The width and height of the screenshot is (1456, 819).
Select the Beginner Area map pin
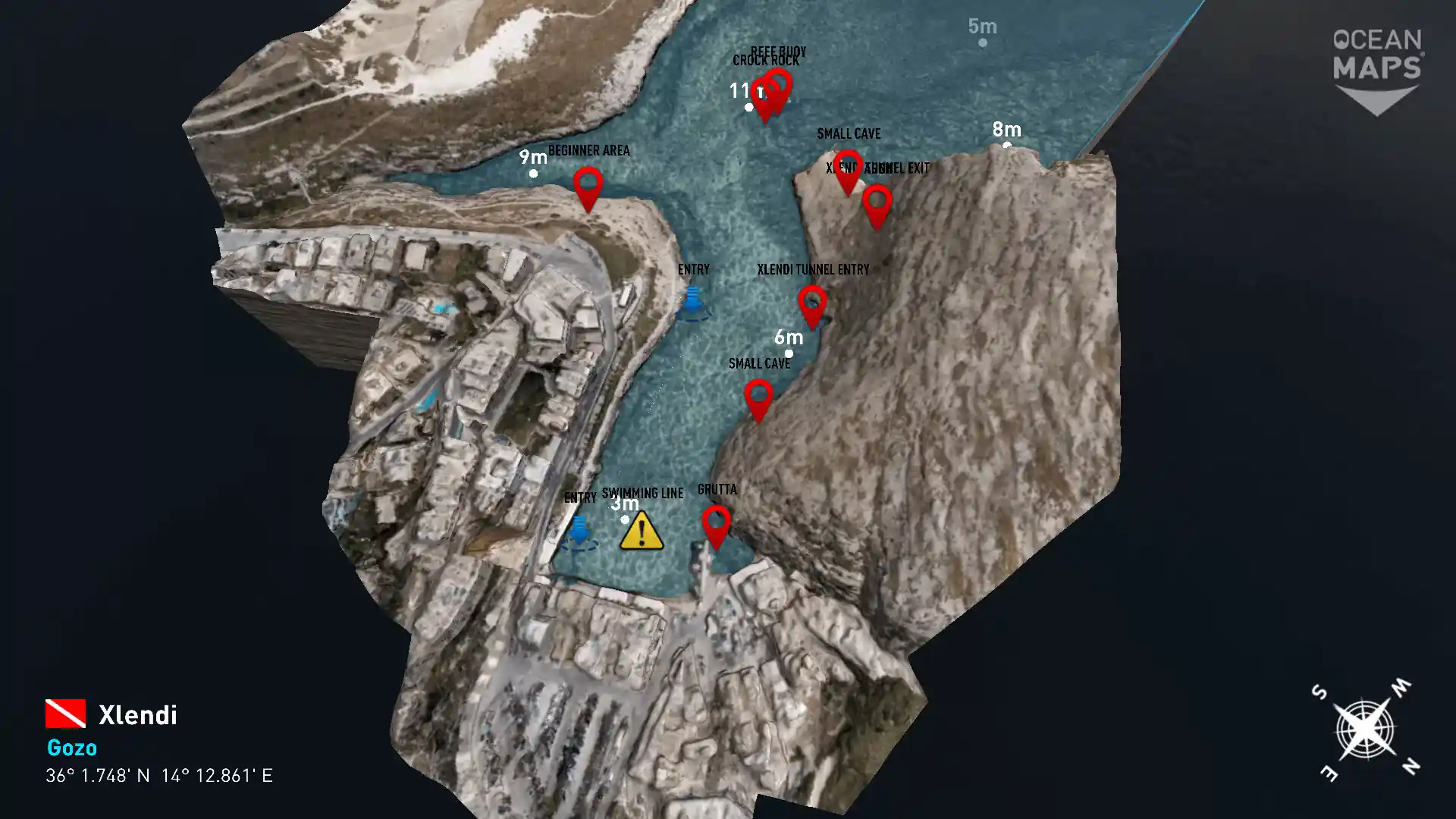[588, 187]
